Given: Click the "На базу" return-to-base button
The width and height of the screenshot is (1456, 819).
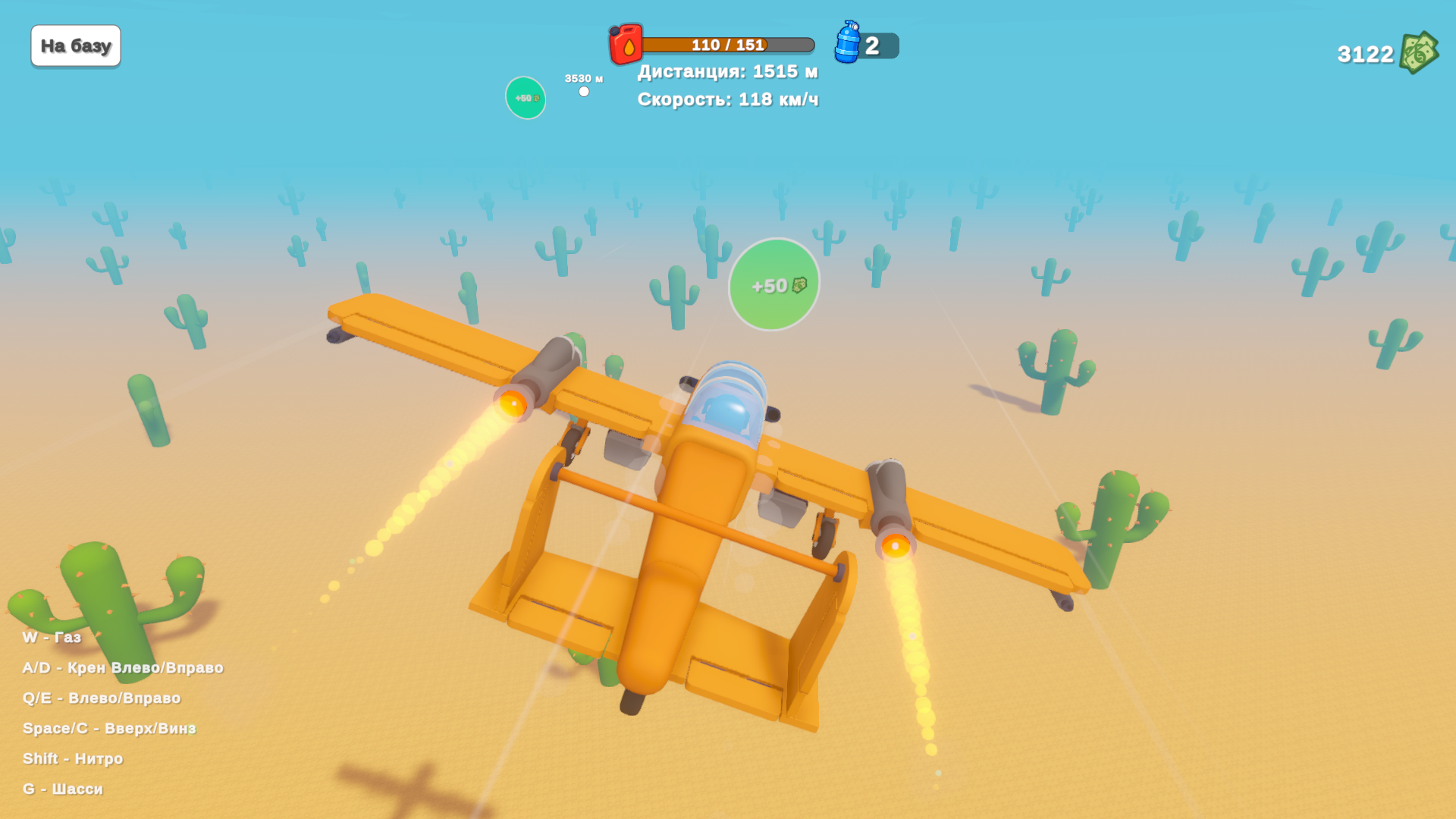Looking at the screenshot, I should [x=76, y=46].
